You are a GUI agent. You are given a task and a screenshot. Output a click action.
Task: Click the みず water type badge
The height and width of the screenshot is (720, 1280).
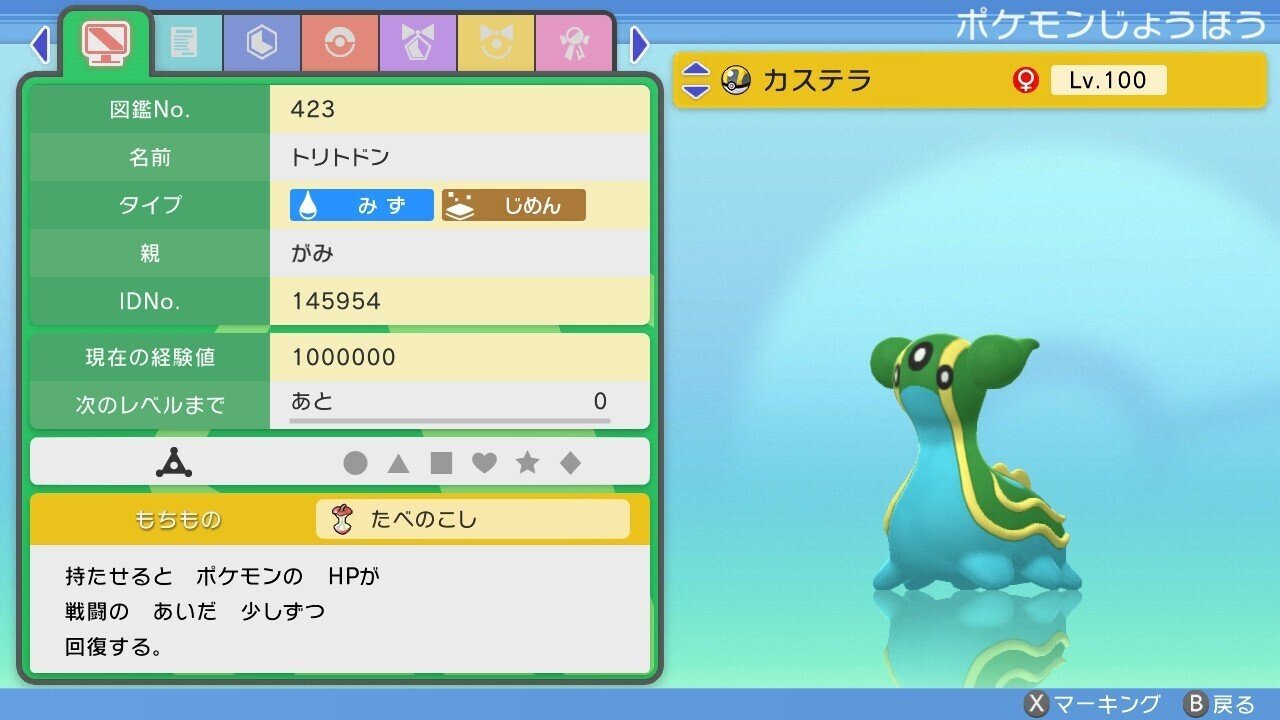(360, 205)
